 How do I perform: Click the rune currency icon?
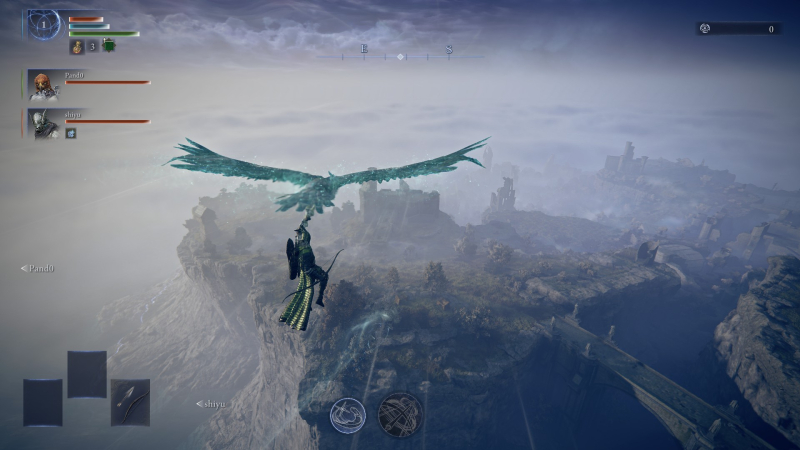tap(704, 29)
